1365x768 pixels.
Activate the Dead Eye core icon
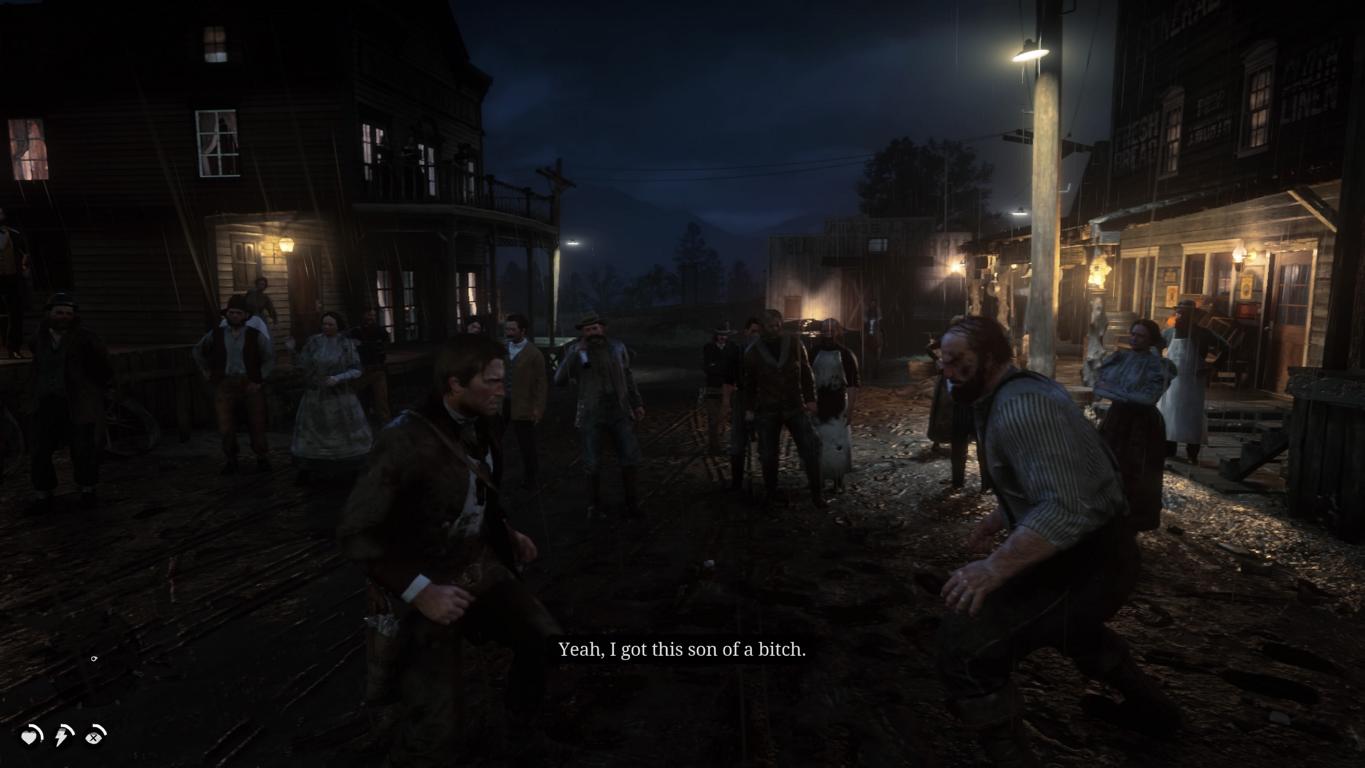[x=95, y=736]
